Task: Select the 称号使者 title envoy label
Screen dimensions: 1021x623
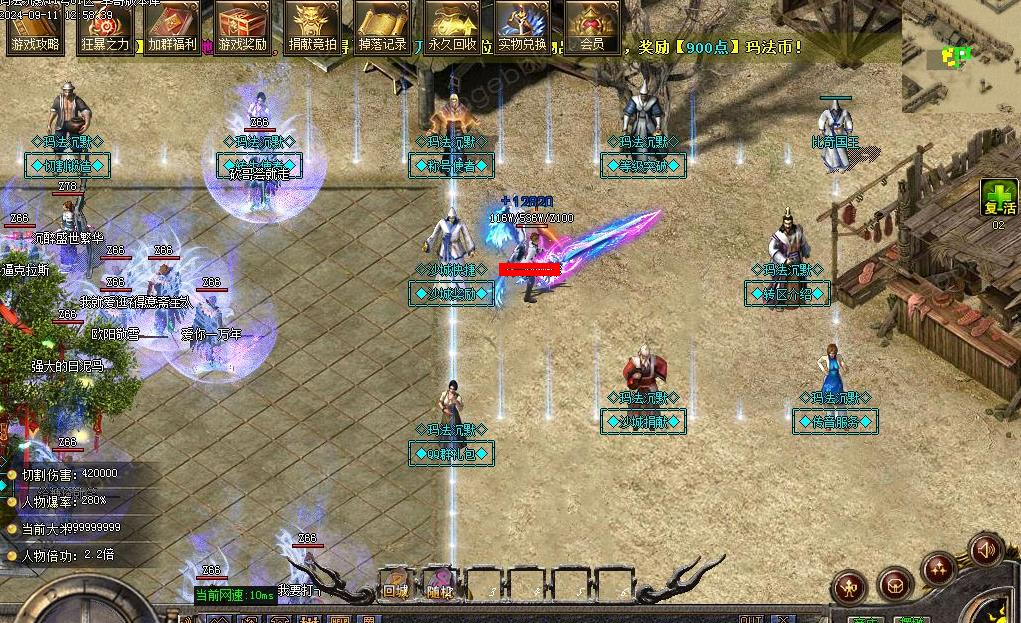Action: (452, 165)
